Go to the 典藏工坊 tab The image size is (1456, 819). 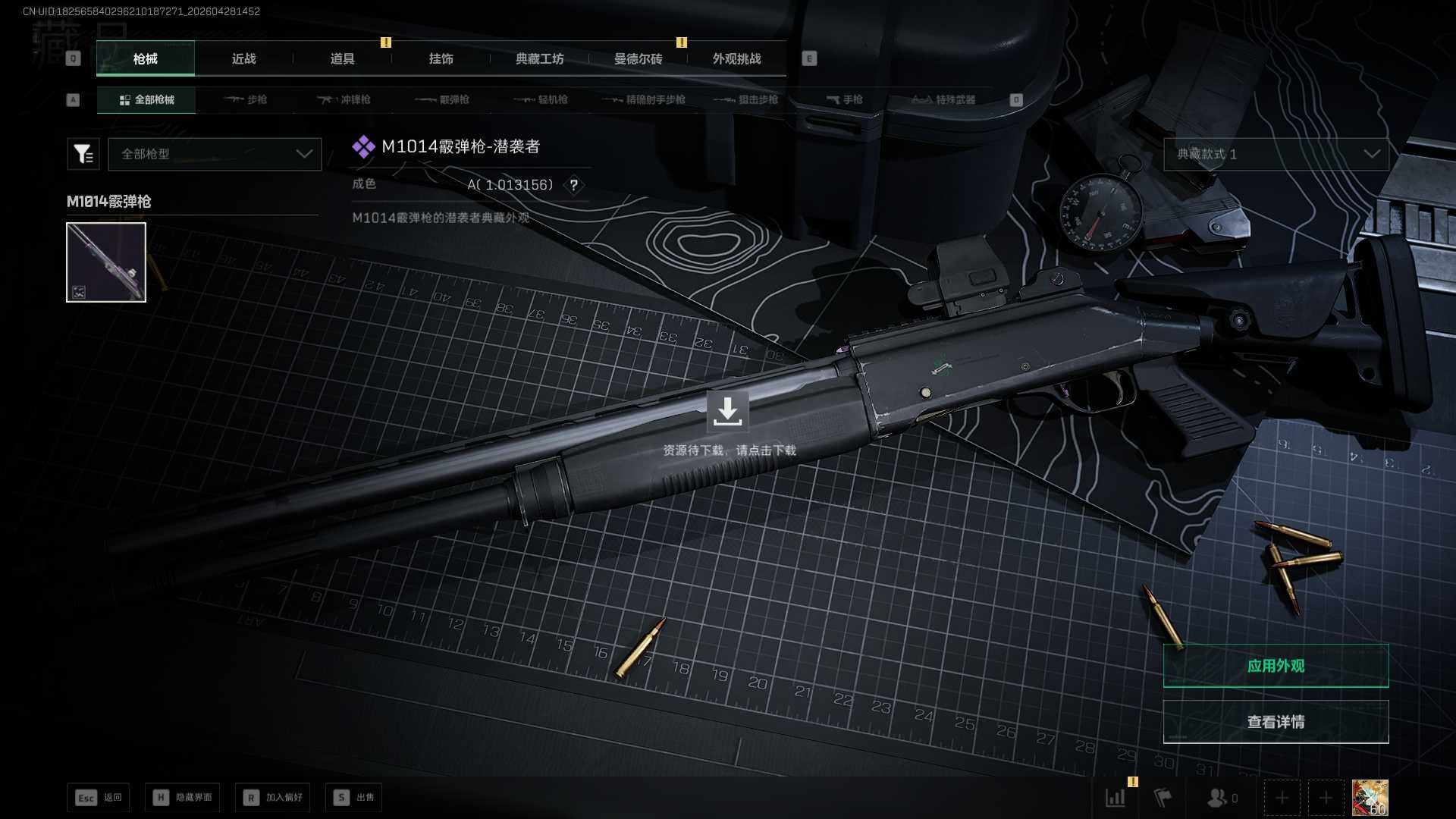tap(539, 59)
